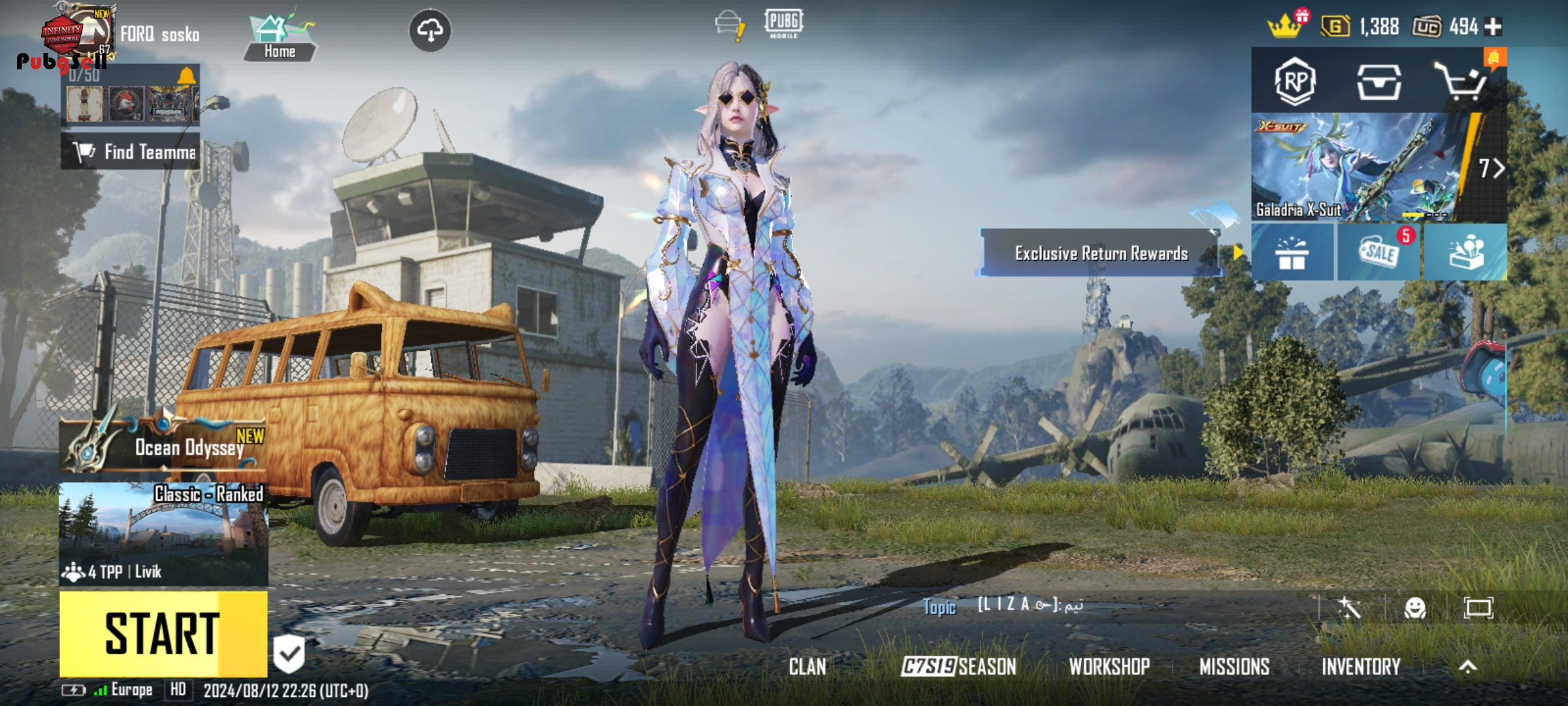Open Find Teammates panel
Screen dimensions: 1568x706
[x=131, y=152]
